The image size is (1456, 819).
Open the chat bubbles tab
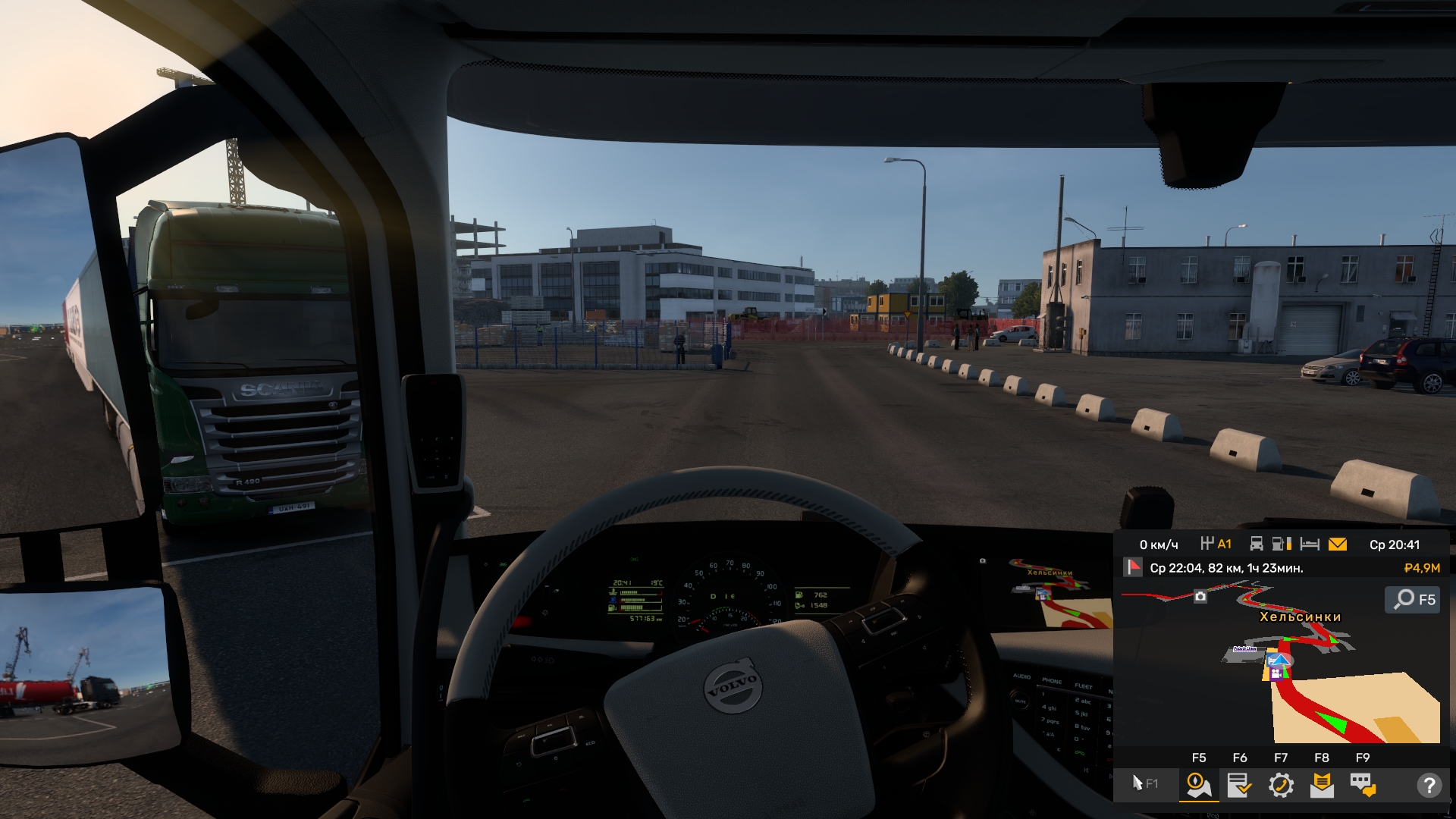pyautogui.click(x=1363, y=785)
